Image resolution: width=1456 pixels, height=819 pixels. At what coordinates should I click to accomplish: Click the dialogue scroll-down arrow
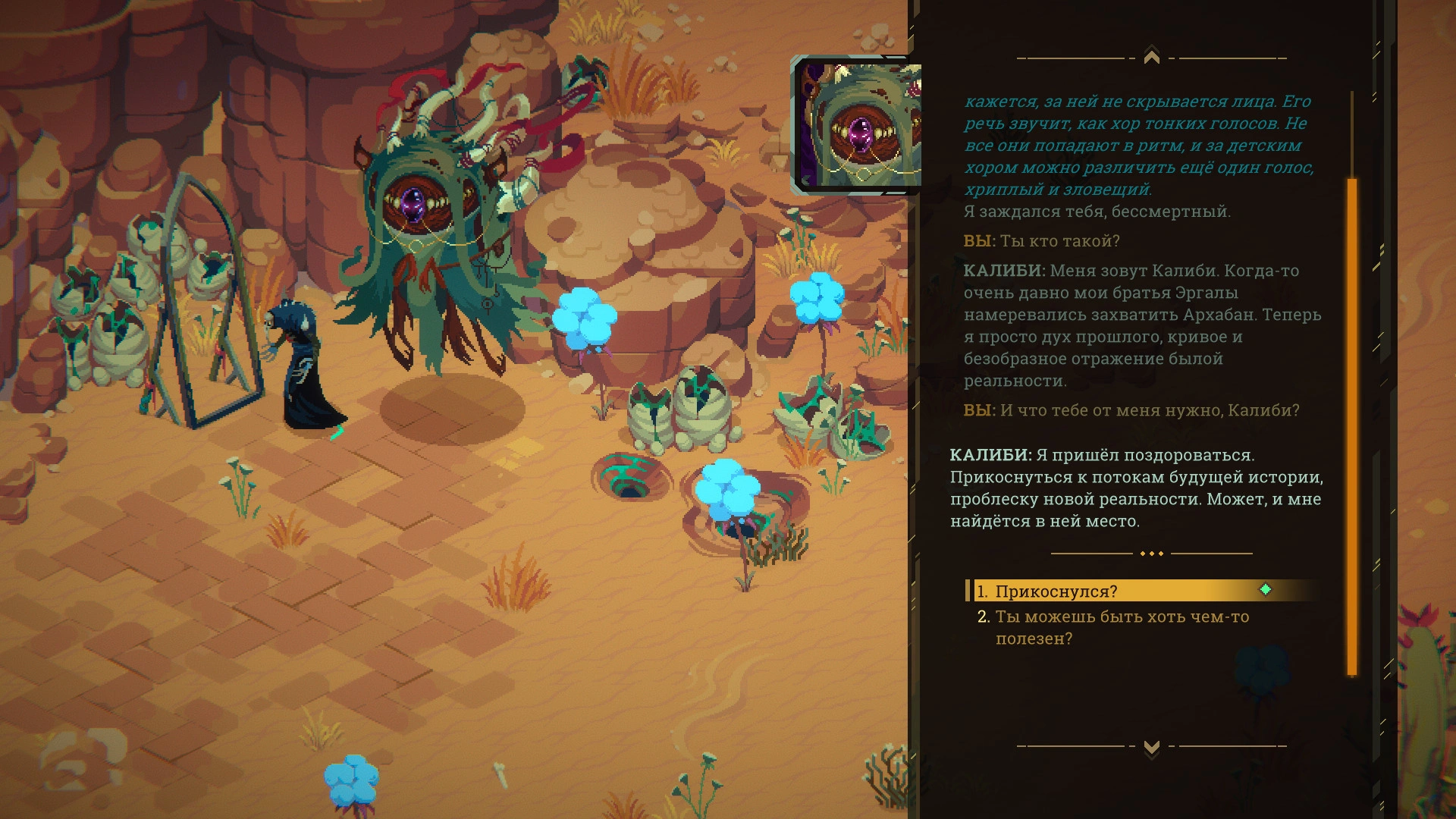(1151, 748)
